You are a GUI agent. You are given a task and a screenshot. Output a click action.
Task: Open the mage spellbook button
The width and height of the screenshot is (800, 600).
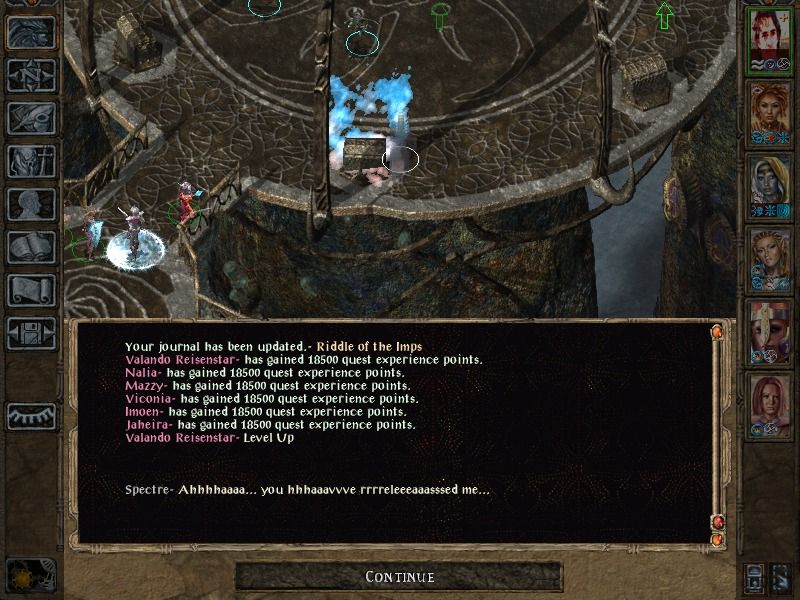point(31,247)
